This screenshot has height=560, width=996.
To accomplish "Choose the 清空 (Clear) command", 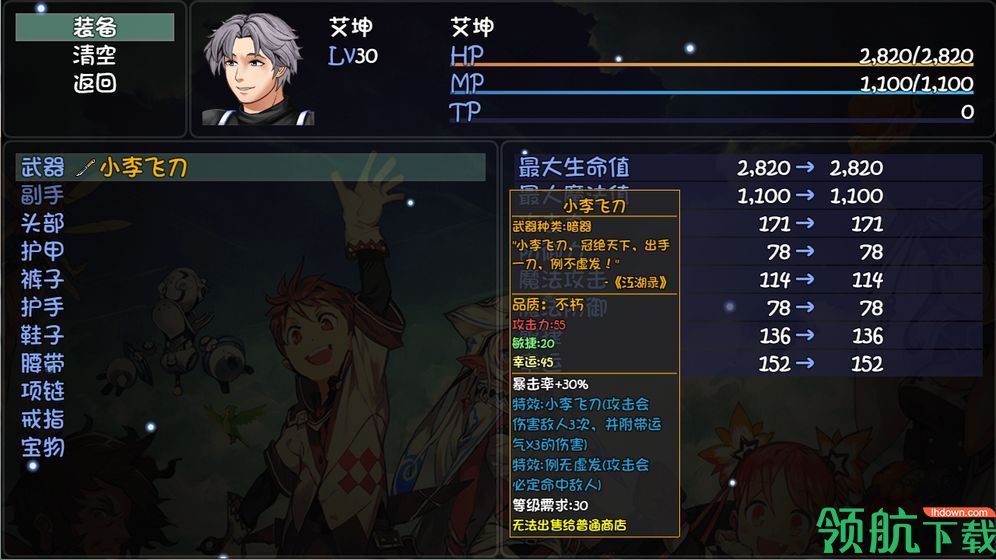I will click(x=95, y=55).
